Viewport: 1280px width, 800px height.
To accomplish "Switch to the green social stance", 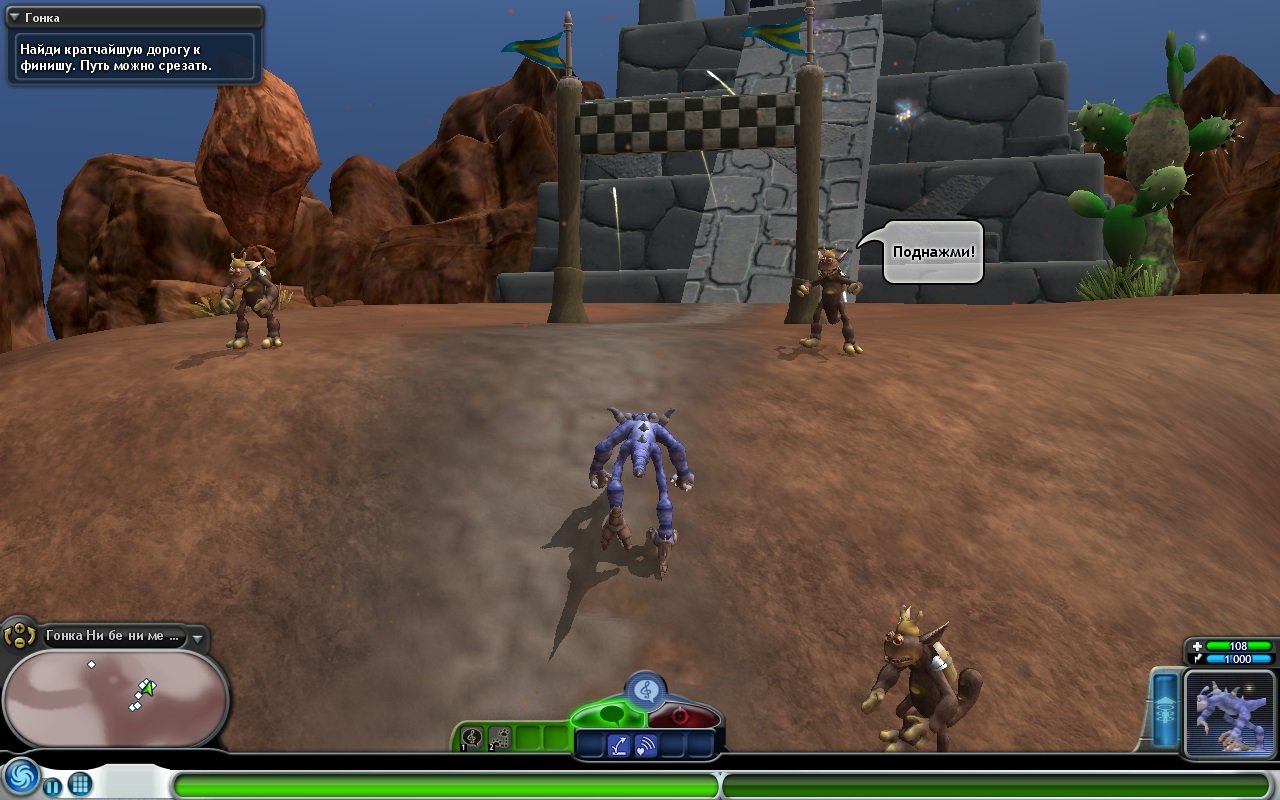I will pyautogui.click(x=613, y=715).
